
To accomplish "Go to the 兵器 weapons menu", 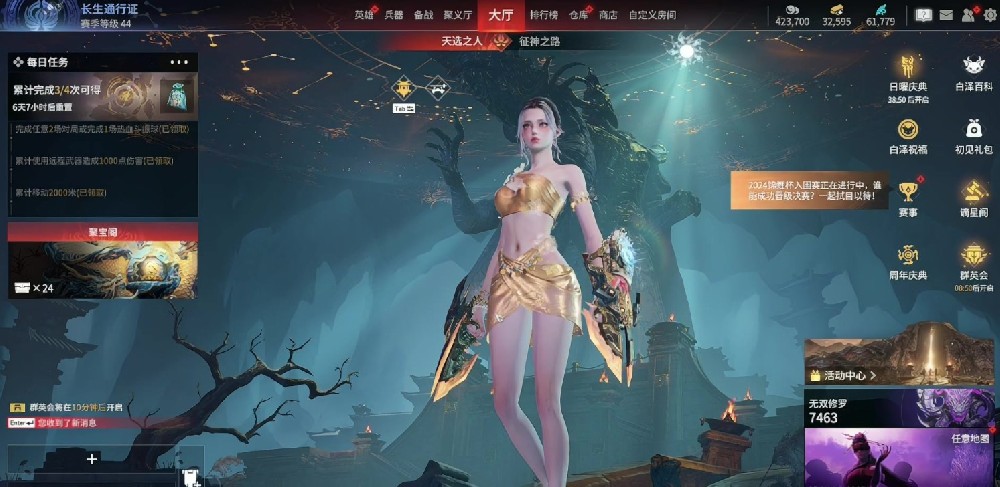I will point(394,15).
